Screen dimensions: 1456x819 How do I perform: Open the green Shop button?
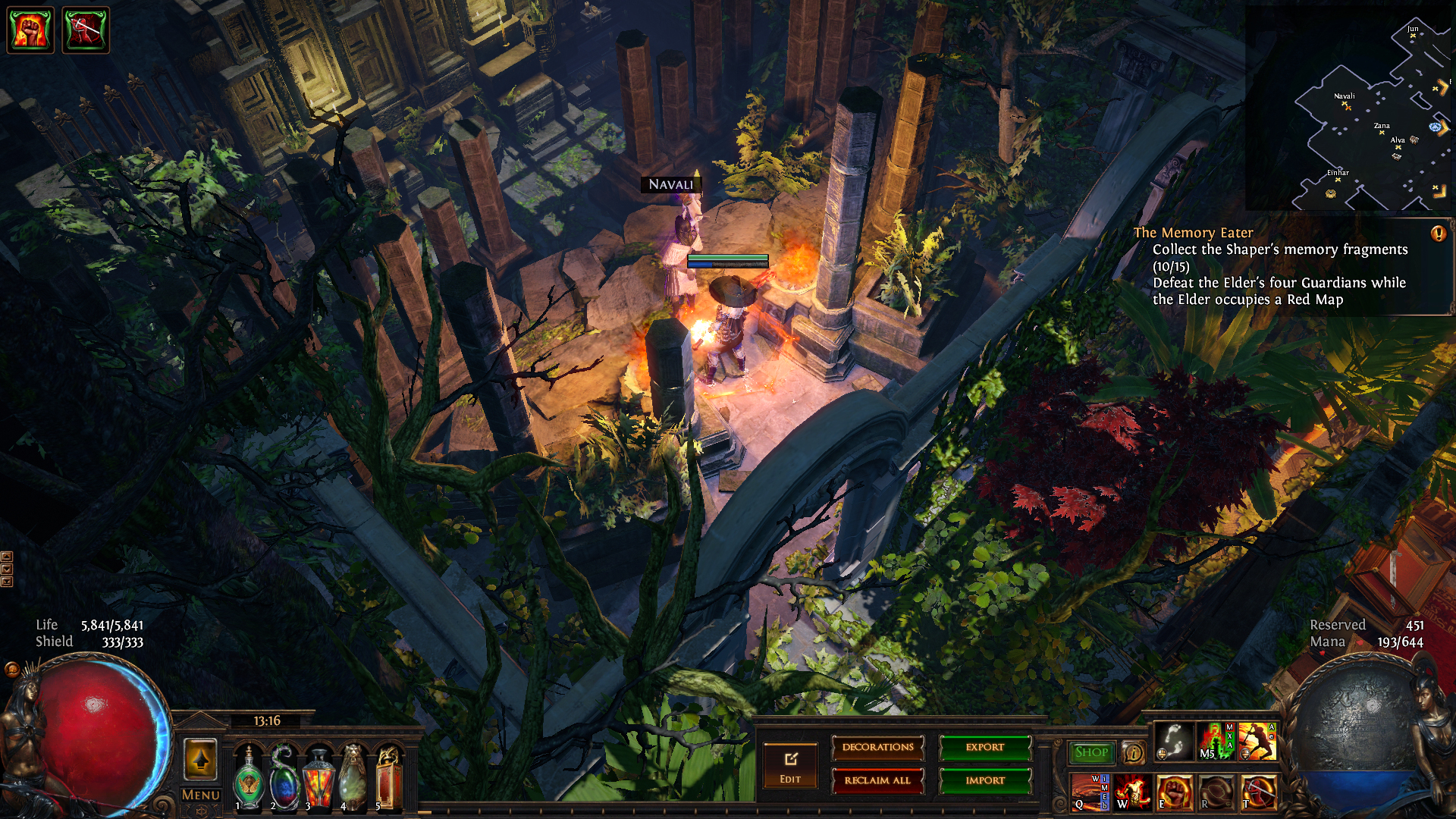click(x=1091, y=752)
